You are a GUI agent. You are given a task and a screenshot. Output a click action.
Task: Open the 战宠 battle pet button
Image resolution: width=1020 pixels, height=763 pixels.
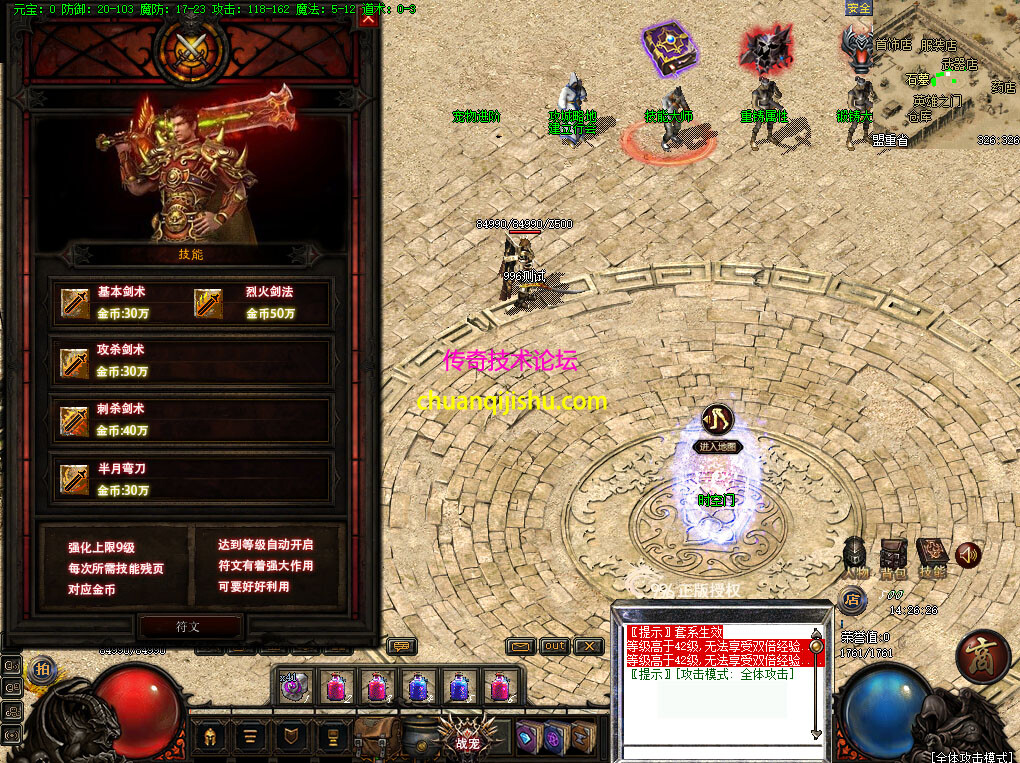point(467,737)
